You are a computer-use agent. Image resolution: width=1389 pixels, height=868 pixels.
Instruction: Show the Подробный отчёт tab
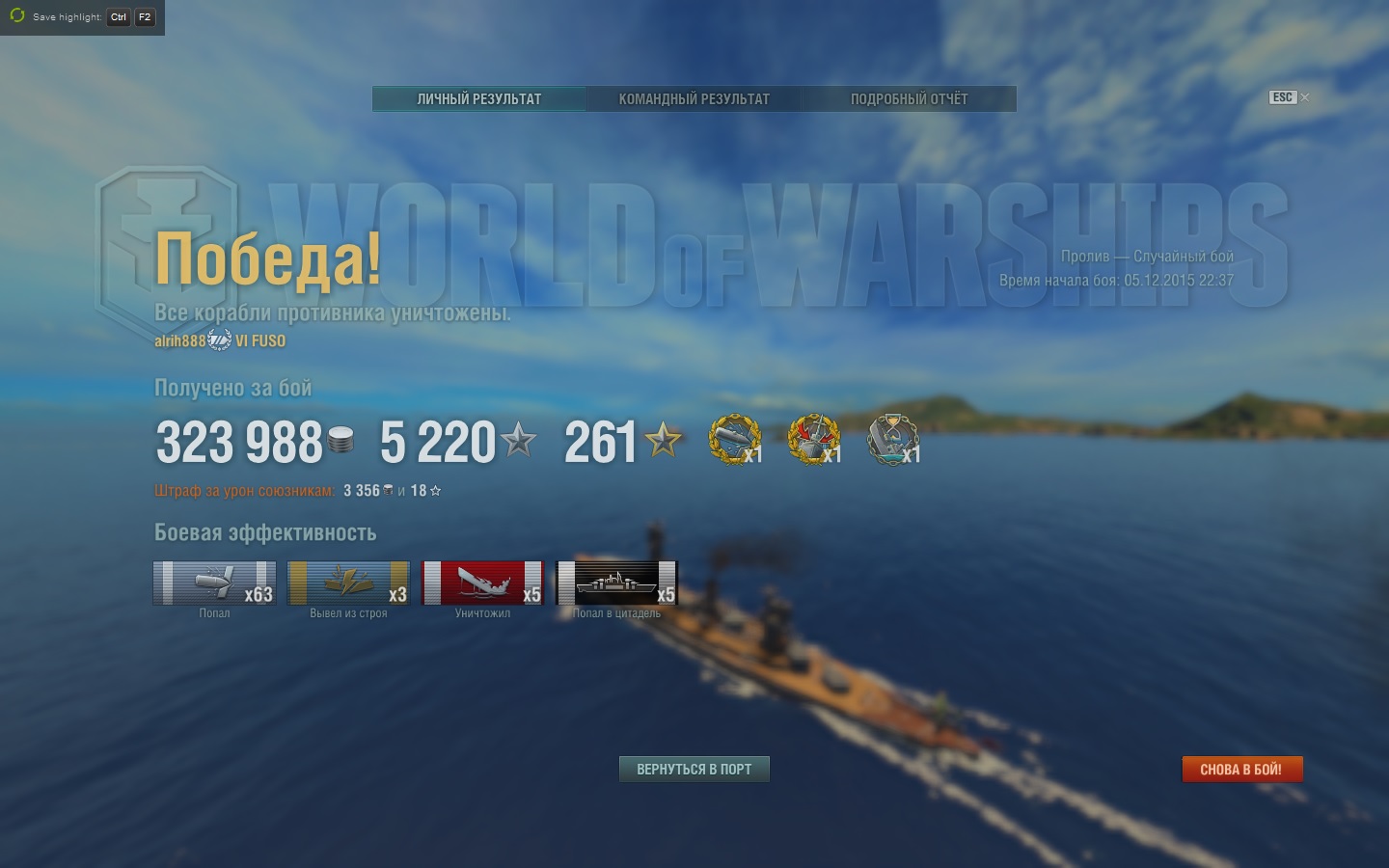coord(909,99)
